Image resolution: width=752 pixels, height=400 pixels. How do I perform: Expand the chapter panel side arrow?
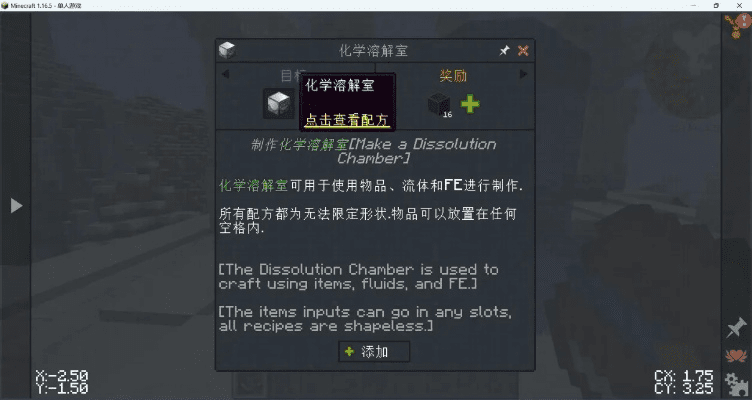(x=16, y=205)
